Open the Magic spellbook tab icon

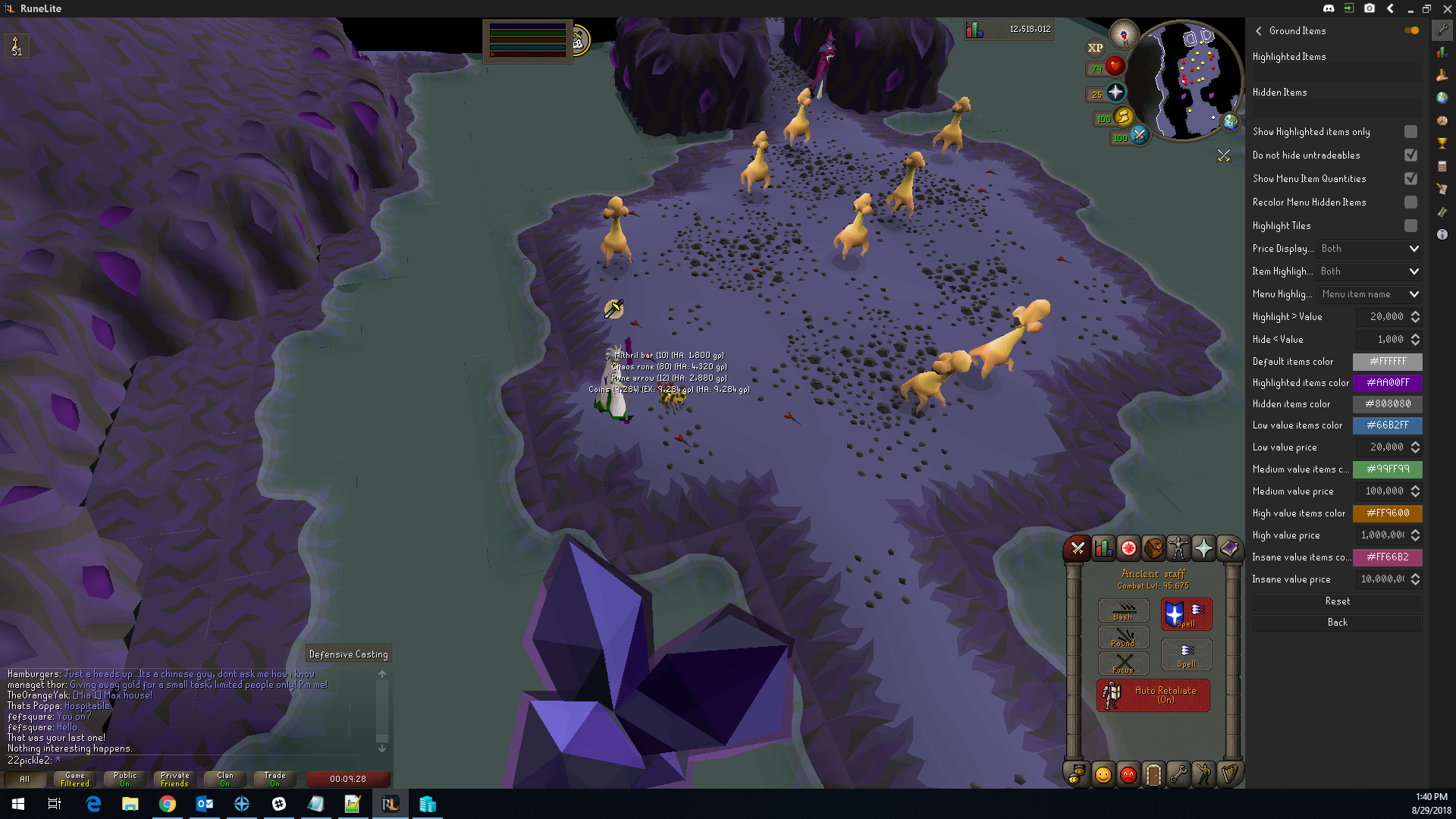(1228, 548)
